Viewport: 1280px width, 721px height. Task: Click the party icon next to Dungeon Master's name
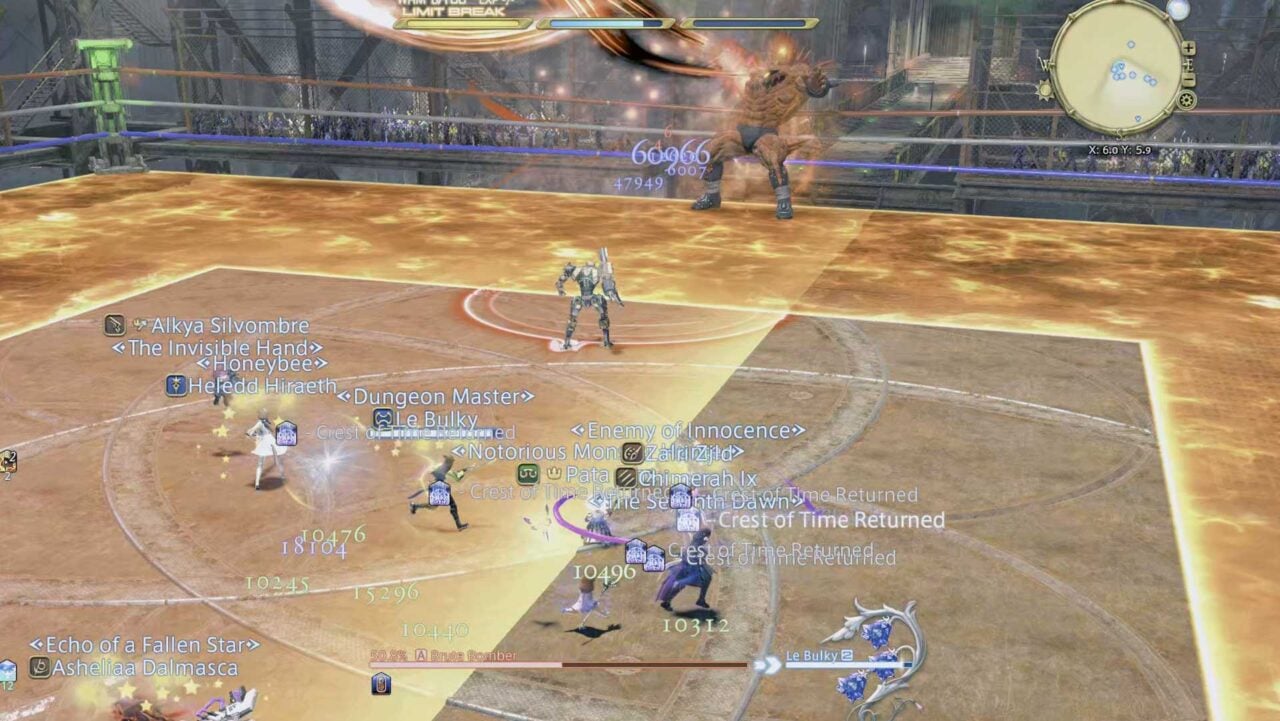382,417
